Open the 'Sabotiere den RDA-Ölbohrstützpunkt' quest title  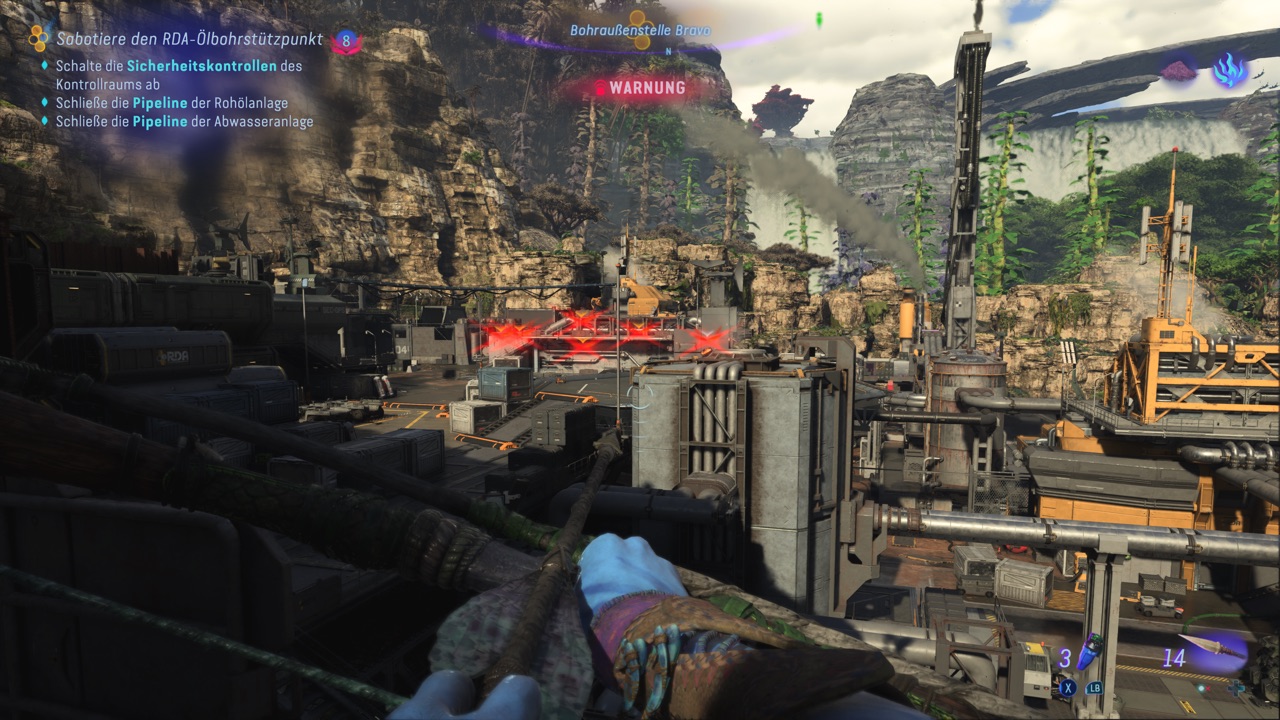189,39
